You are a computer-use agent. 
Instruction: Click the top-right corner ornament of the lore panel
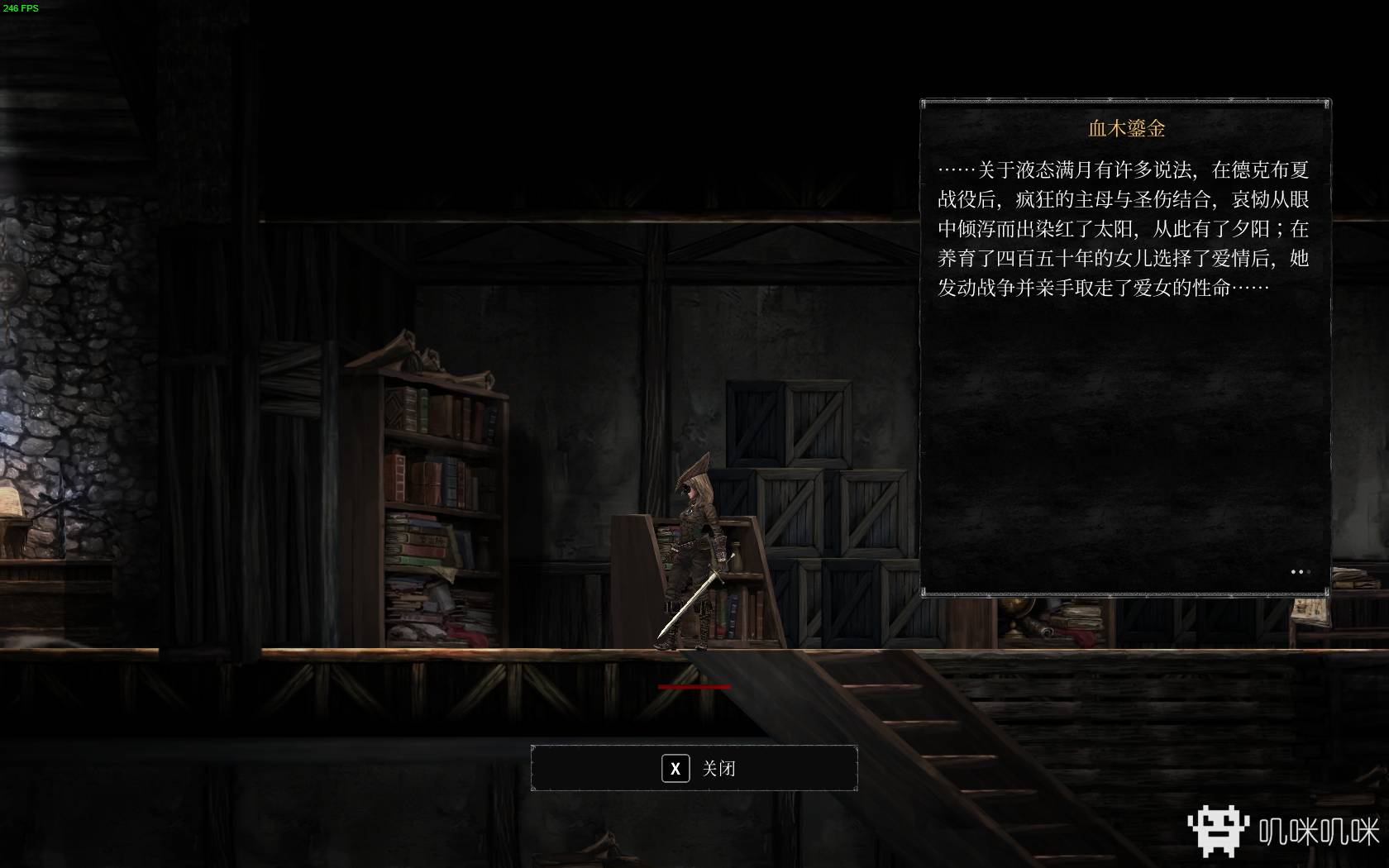1327,103
